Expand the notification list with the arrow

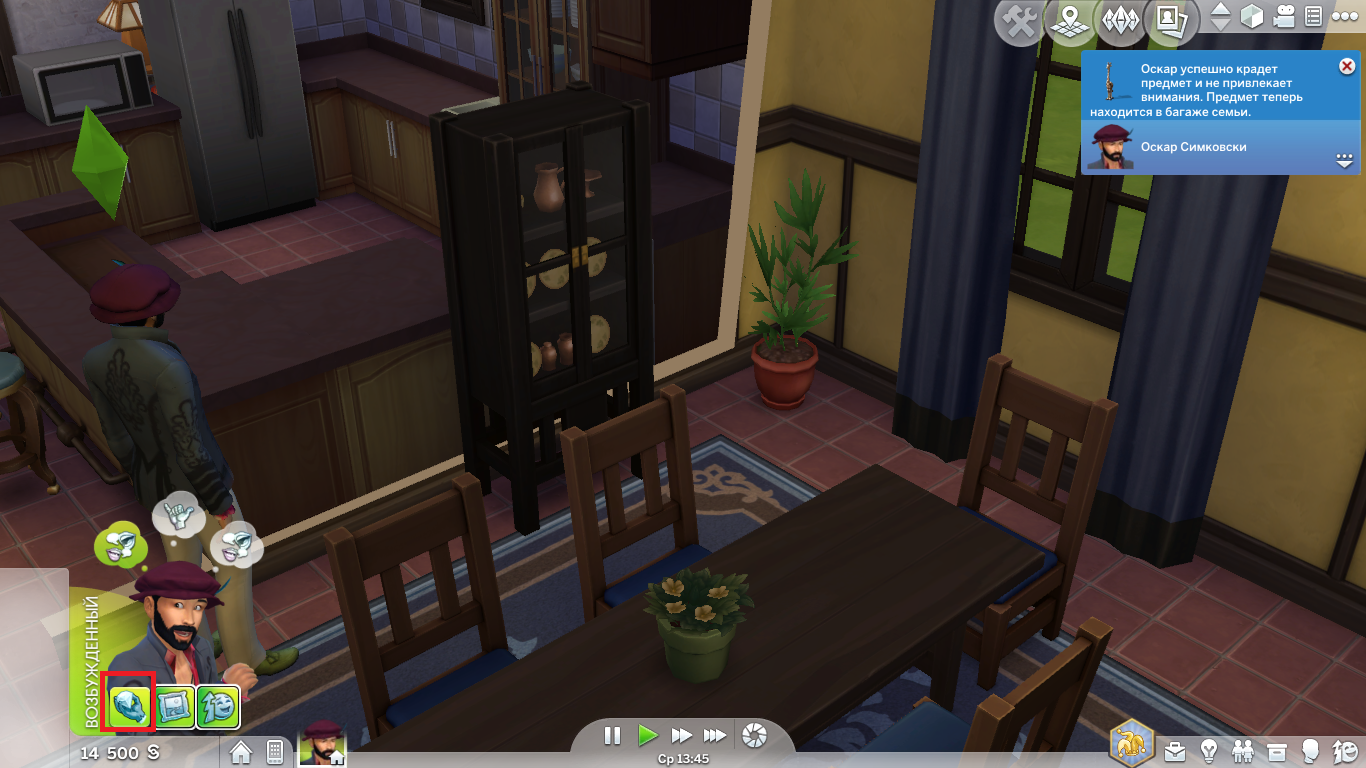tap(1343, 160)
